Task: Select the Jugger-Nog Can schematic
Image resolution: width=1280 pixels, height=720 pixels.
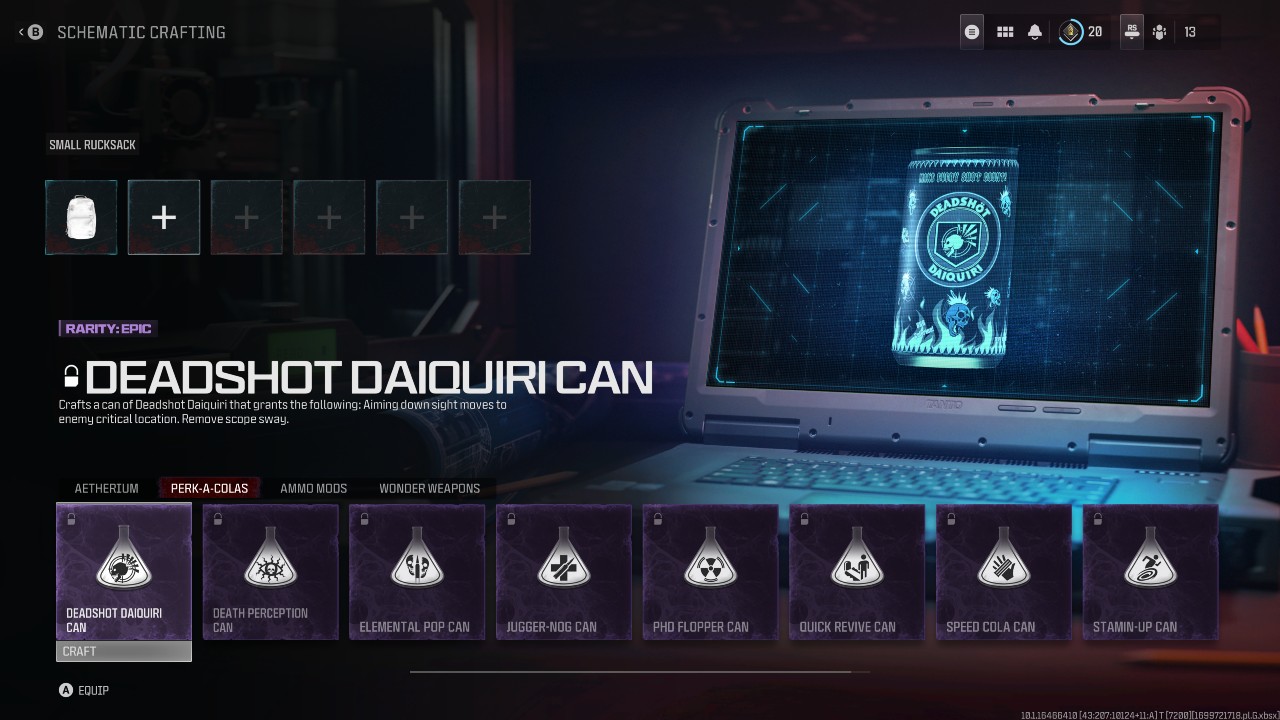Action: [x=563, y=570]
